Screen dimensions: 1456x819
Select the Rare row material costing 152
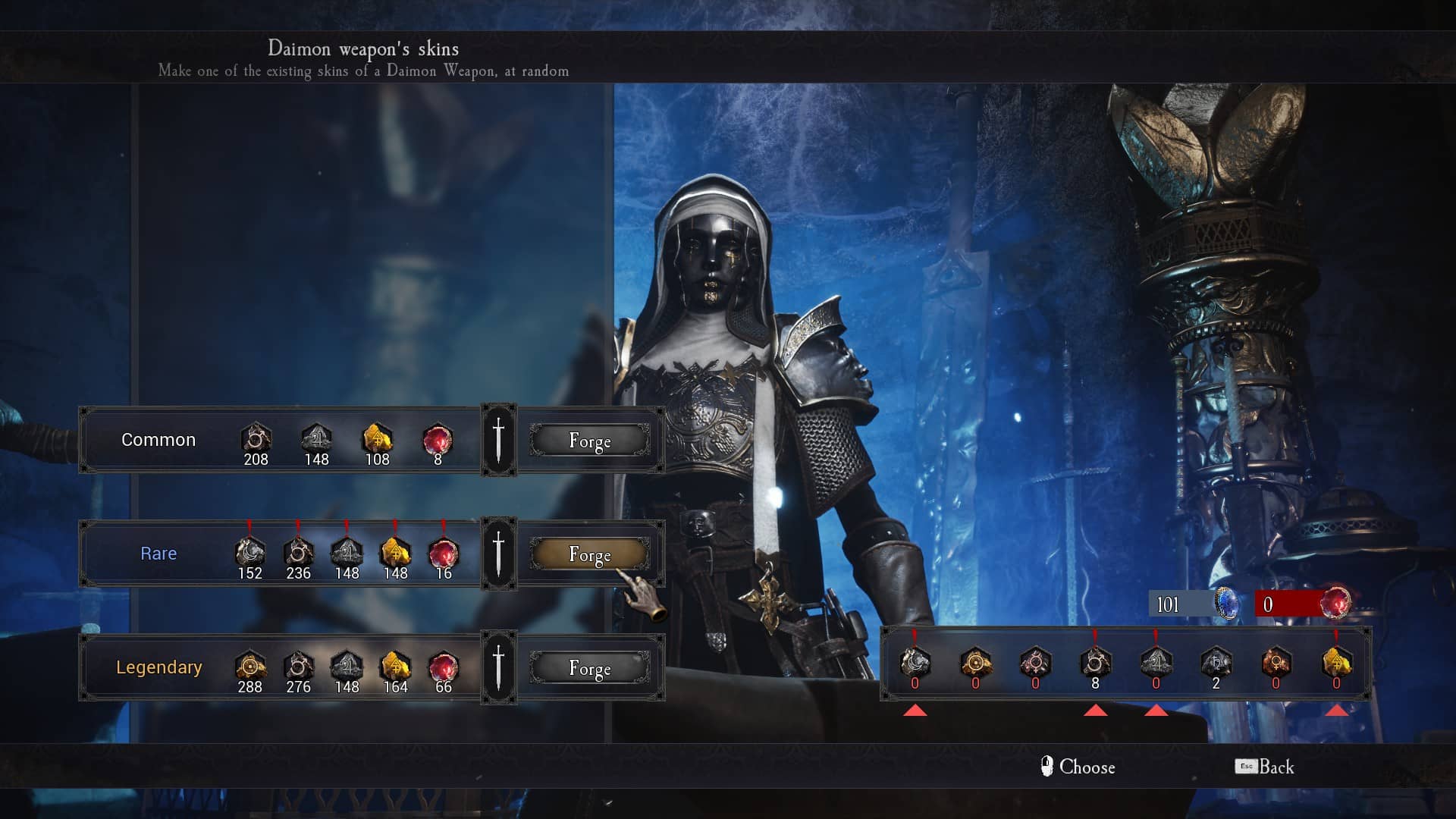coord(249,553)
